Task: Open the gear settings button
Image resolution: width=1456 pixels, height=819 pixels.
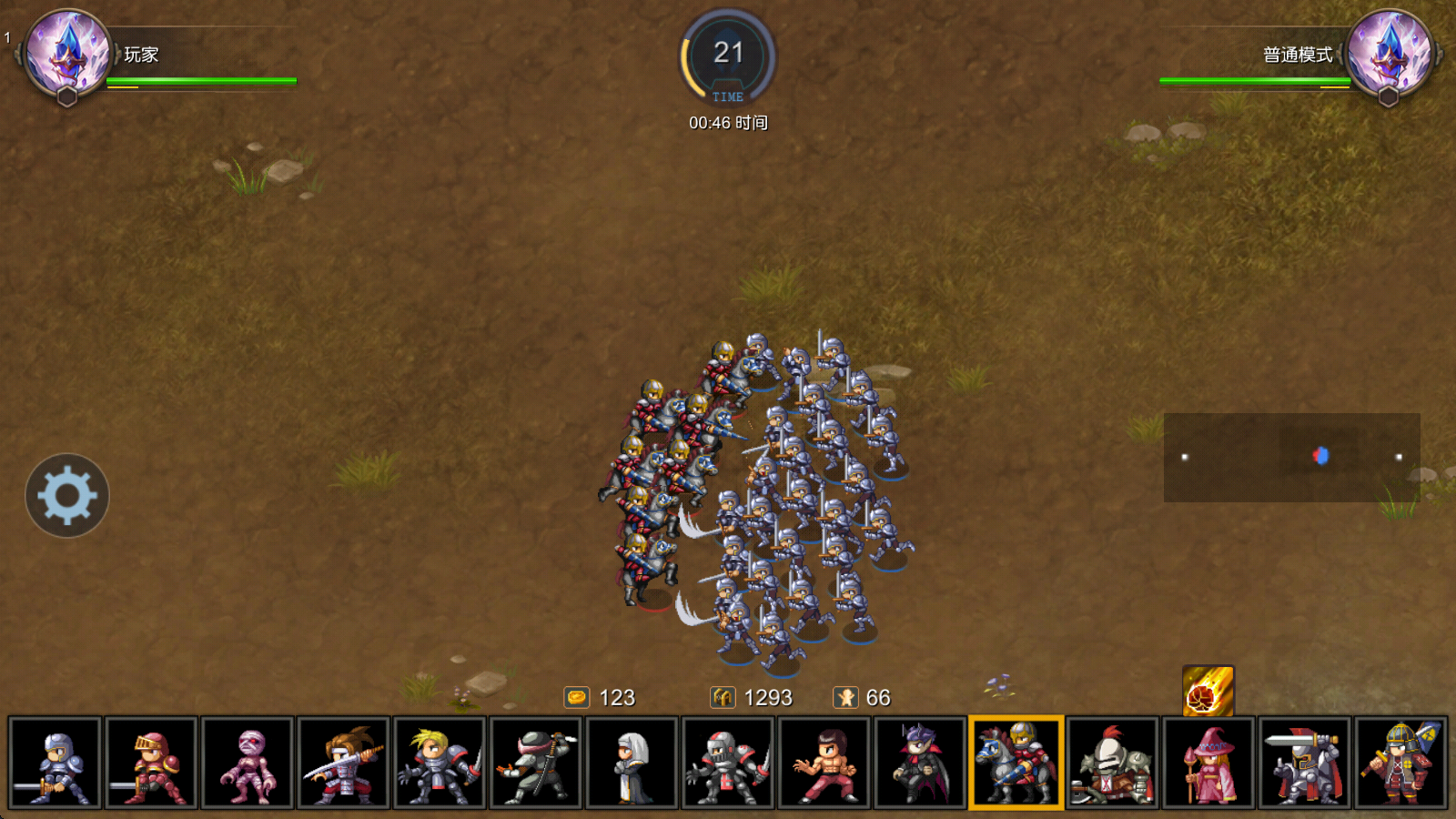Action: (x=67, y=495)
